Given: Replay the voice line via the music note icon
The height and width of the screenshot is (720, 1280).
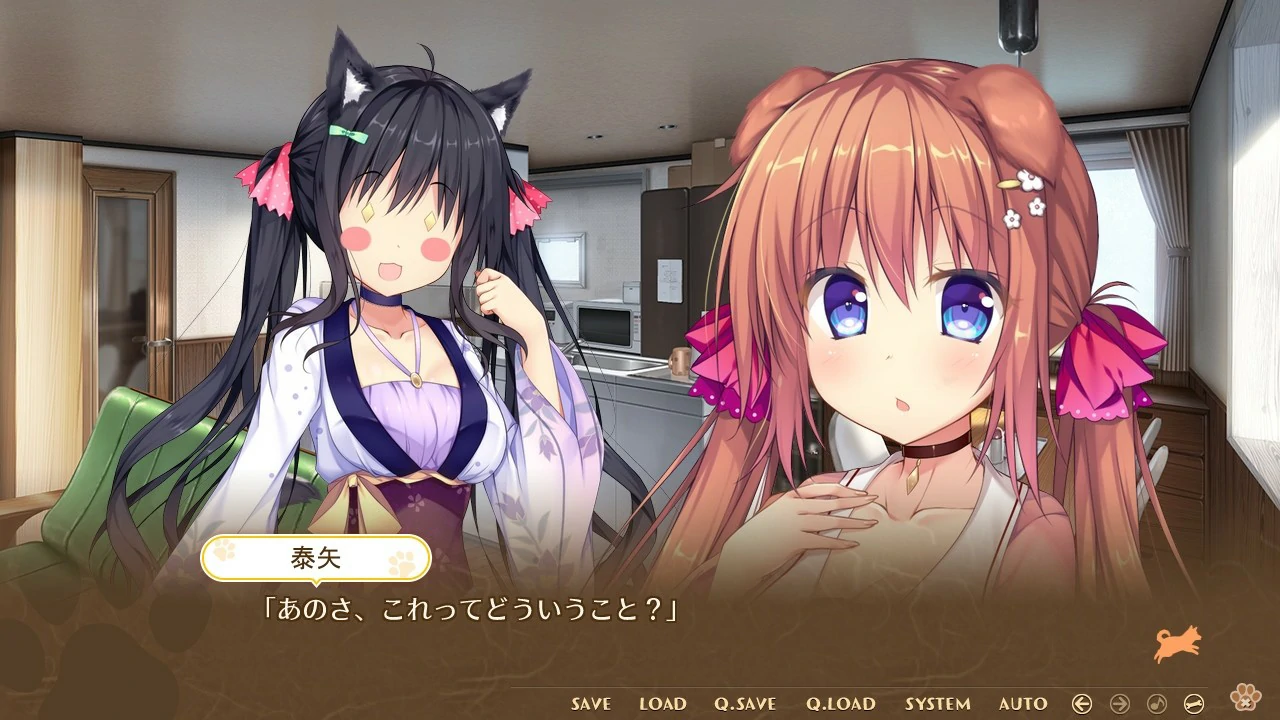Looking at the screenshot, I should click(x=1157, y=703).
